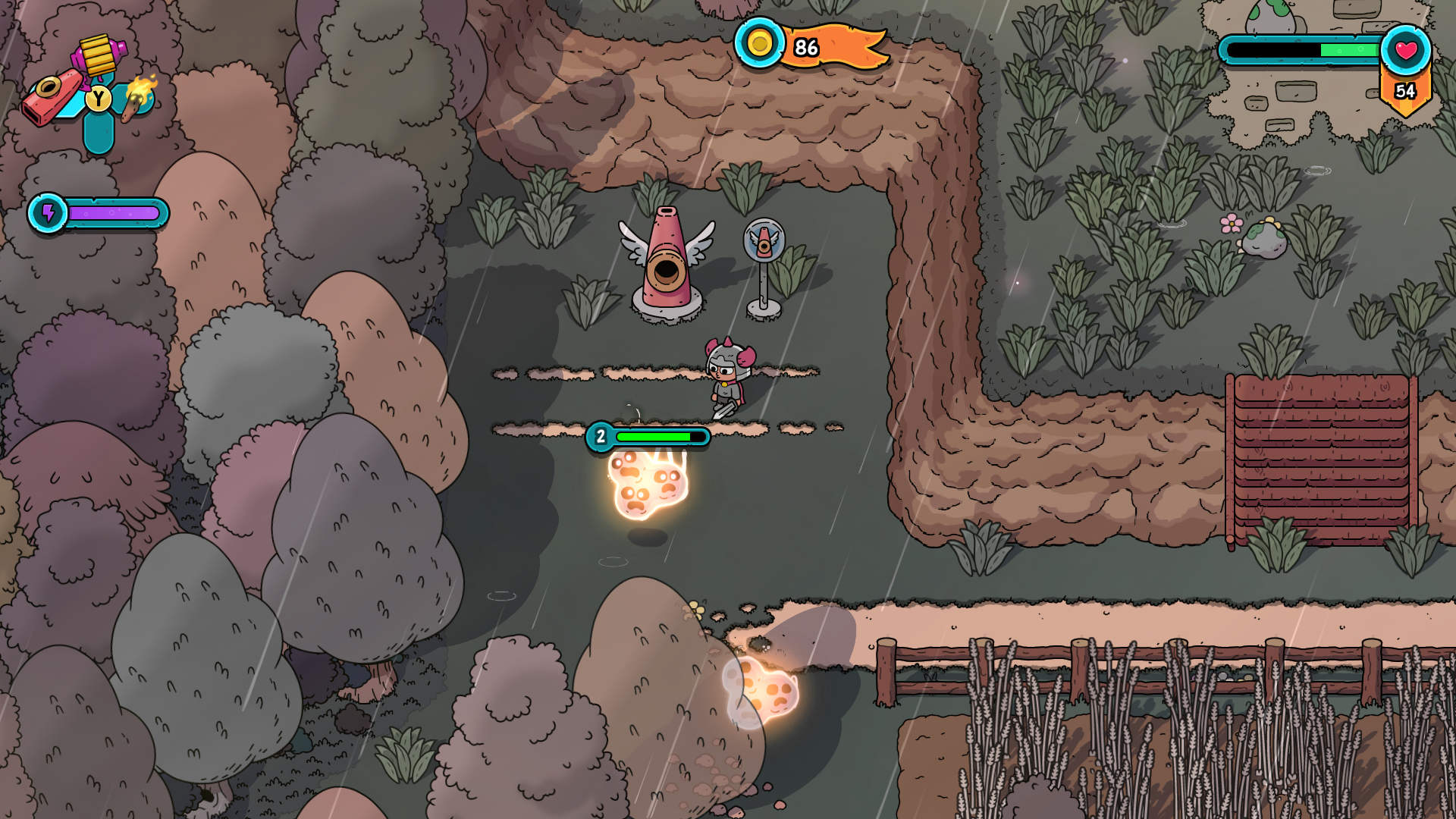Screen dimensions: 1456x819
Task: Choose the pink and yellow blaster gun
Action: tap(99, 54)
